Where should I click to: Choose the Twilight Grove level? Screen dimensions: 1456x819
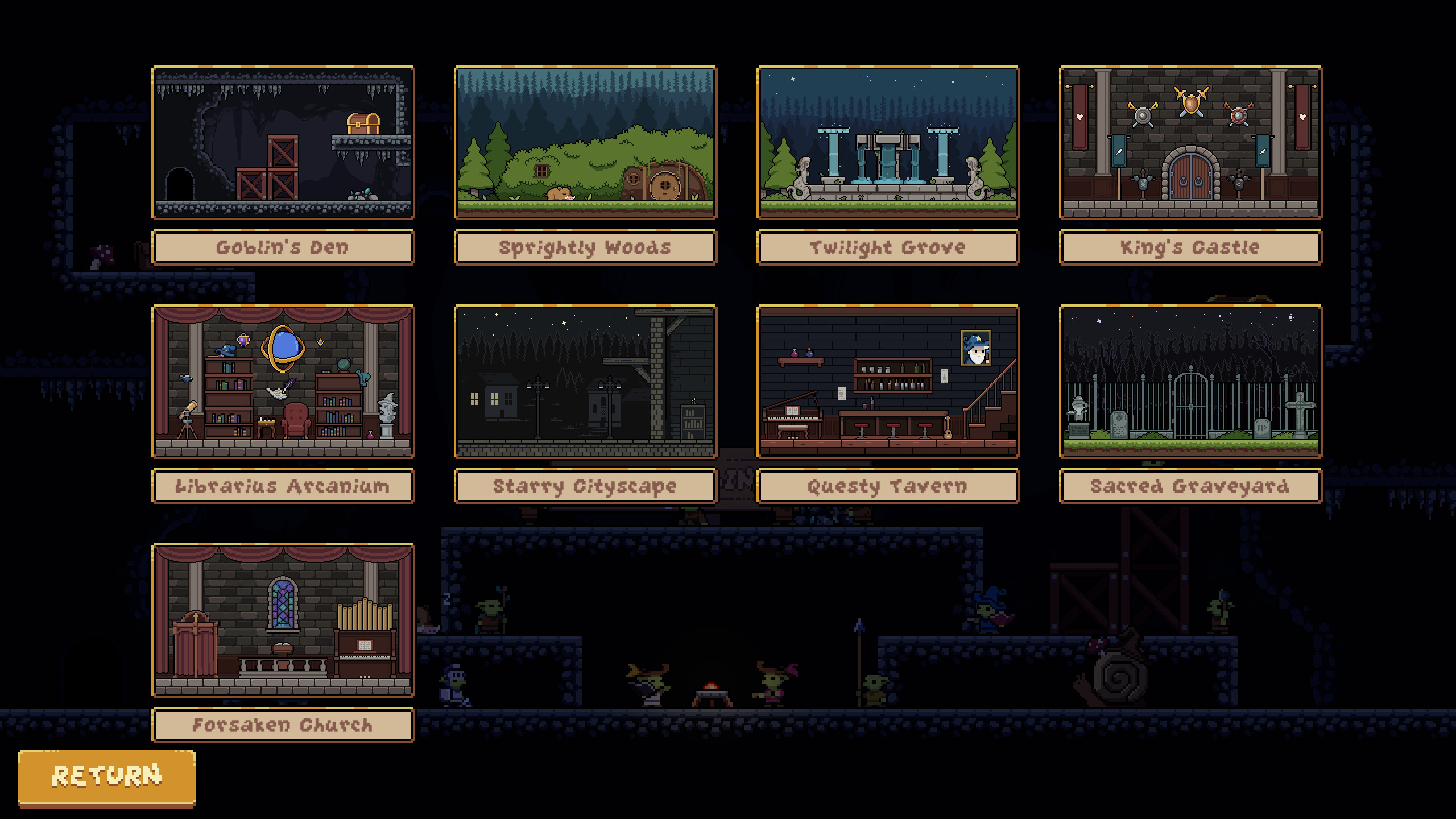tap(888, 142)
